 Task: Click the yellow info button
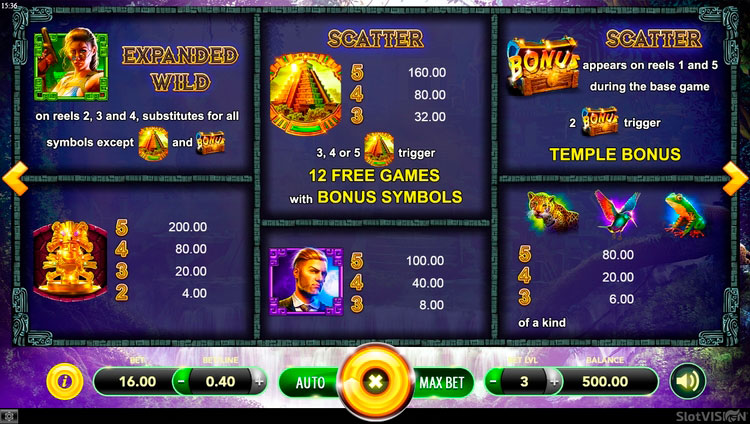(65, 381)
